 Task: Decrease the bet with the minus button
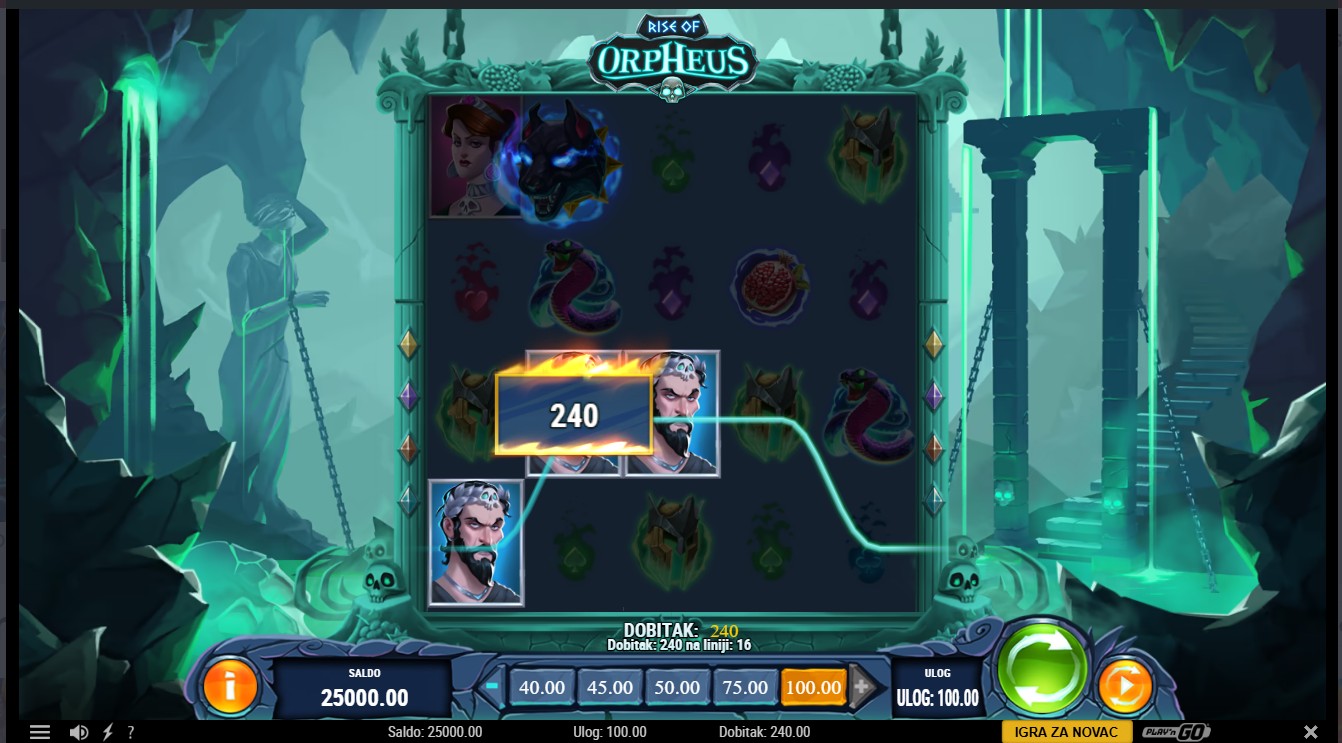click(492, 687)
